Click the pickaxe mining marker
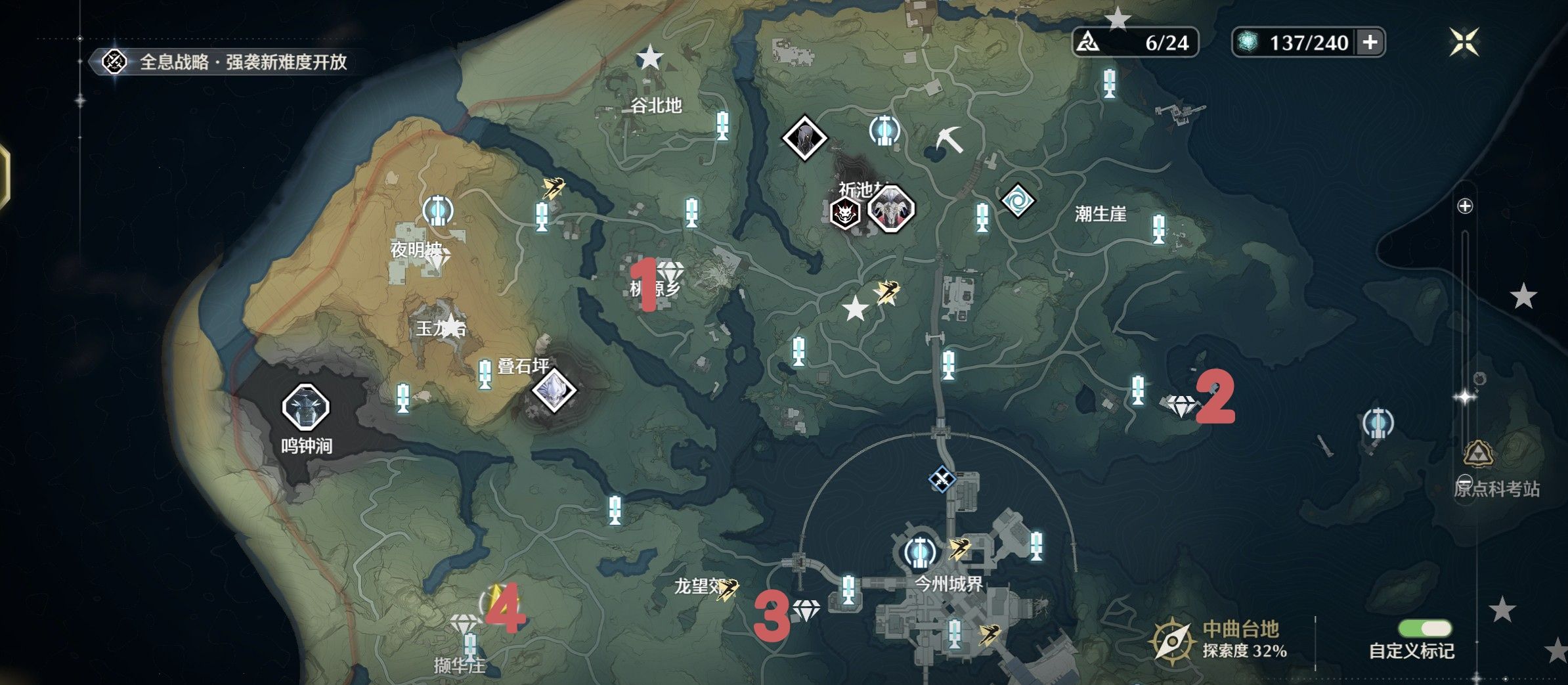The height and width of the screenshot is (685, 1568). tap(949, 139)
